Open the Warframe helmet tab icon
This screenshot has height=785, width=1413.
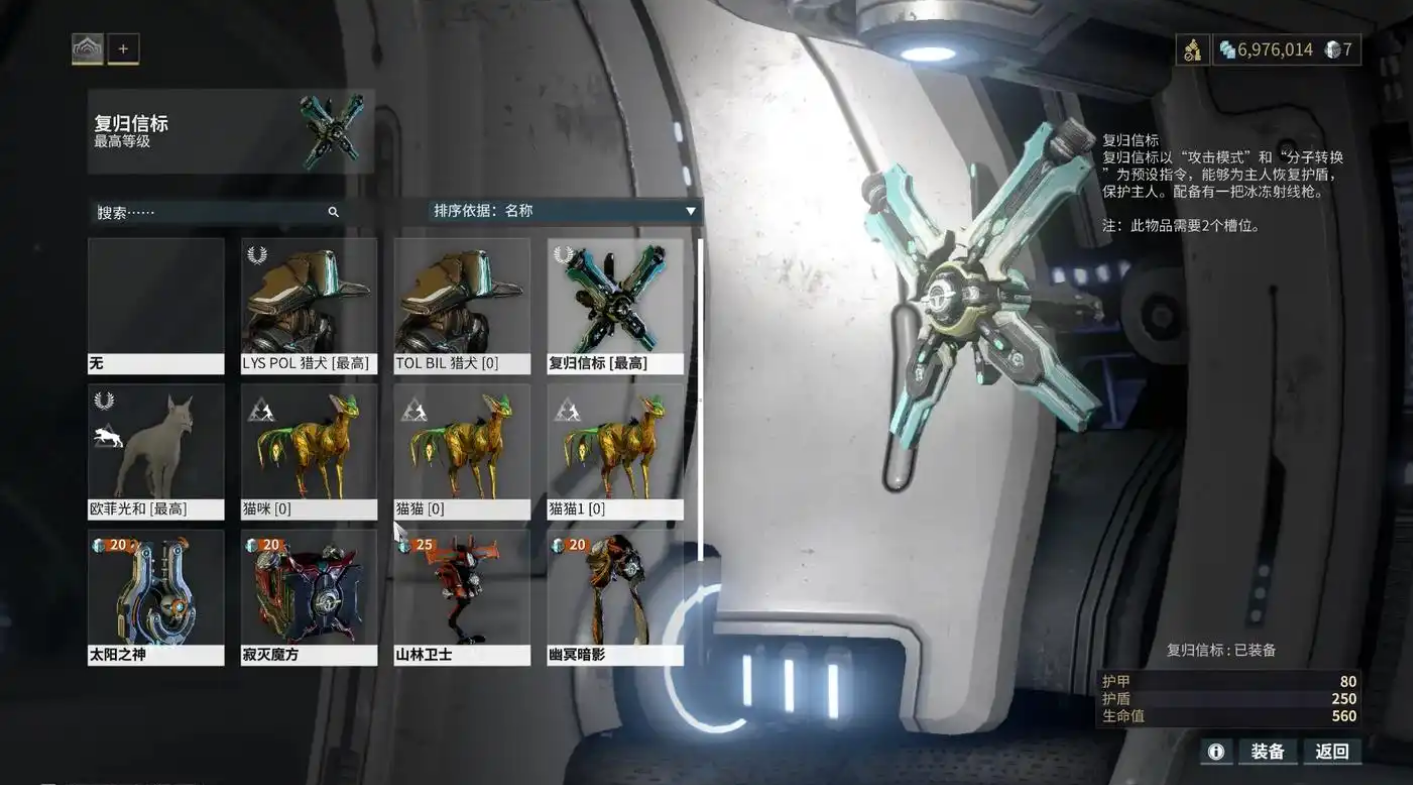88,49
